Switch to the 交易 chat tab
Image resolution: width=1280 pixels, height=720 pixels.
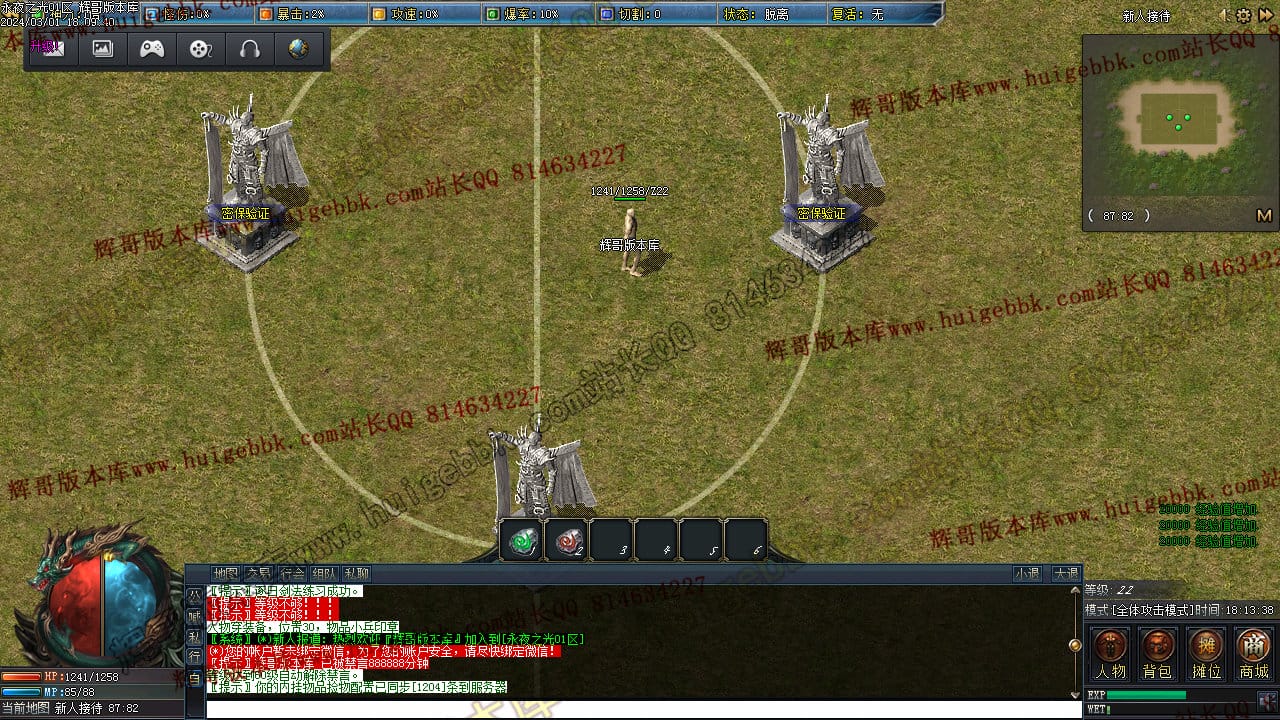coord(259,574)
